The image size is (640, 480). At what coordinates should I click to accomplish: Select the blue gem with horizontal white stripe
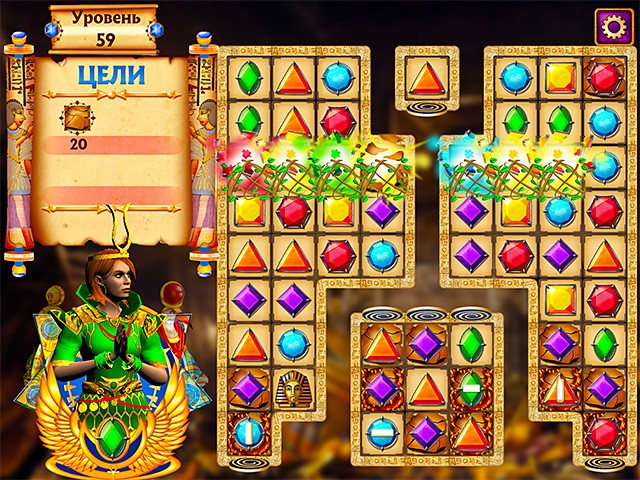382,433
